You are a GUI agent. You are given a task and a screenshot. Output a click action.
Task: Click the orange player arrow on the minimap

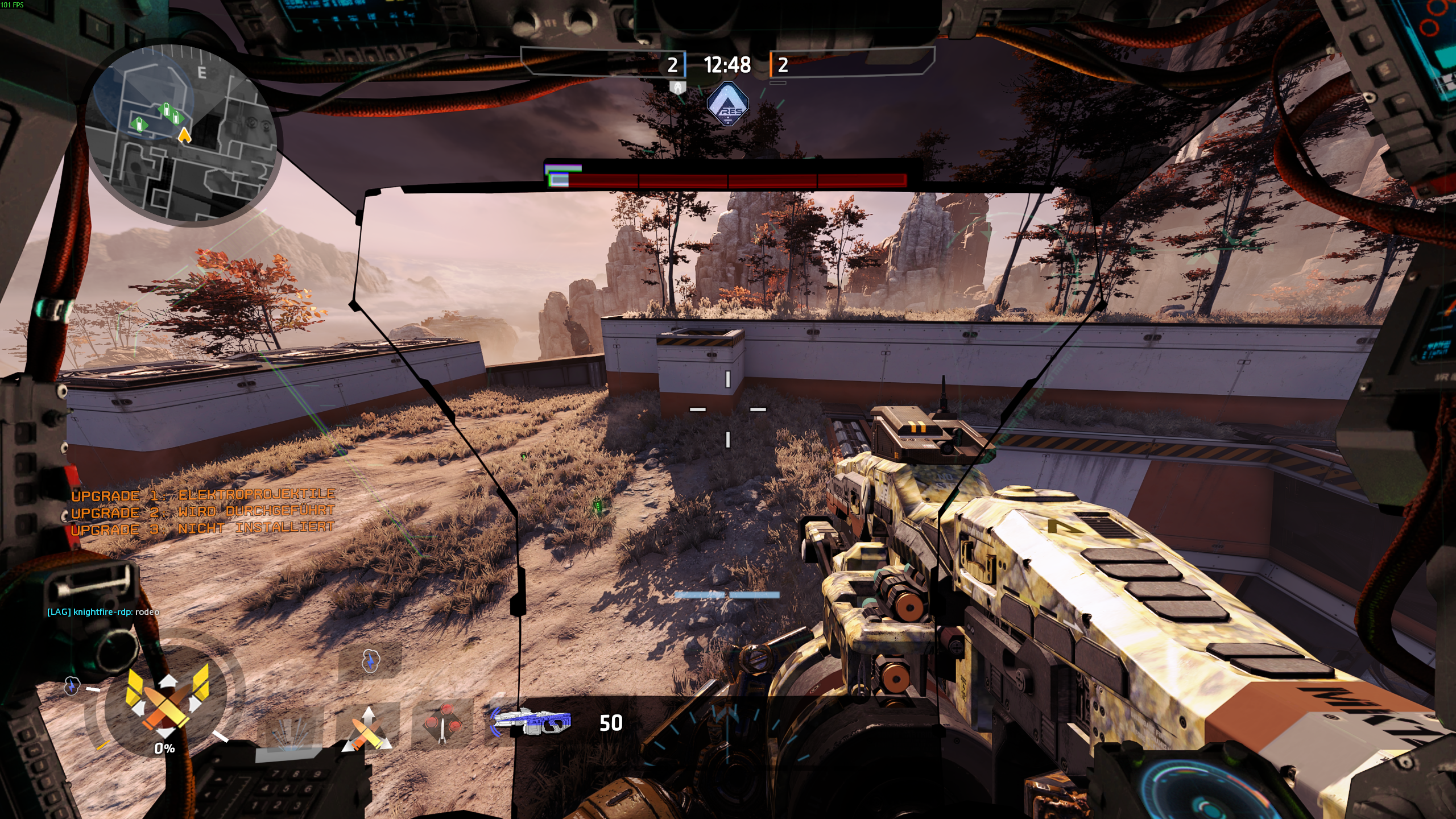pyautogui.click(x=184, y=135)
